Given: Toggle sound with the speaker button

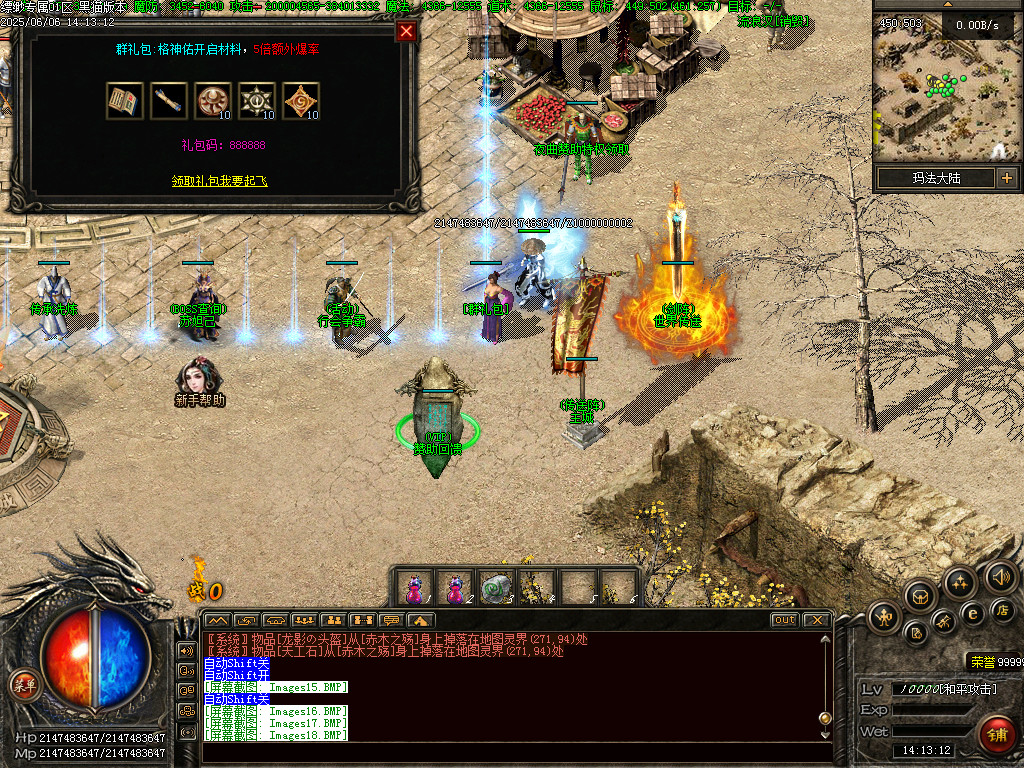Looking at the screenshot, I should 1000,576.
